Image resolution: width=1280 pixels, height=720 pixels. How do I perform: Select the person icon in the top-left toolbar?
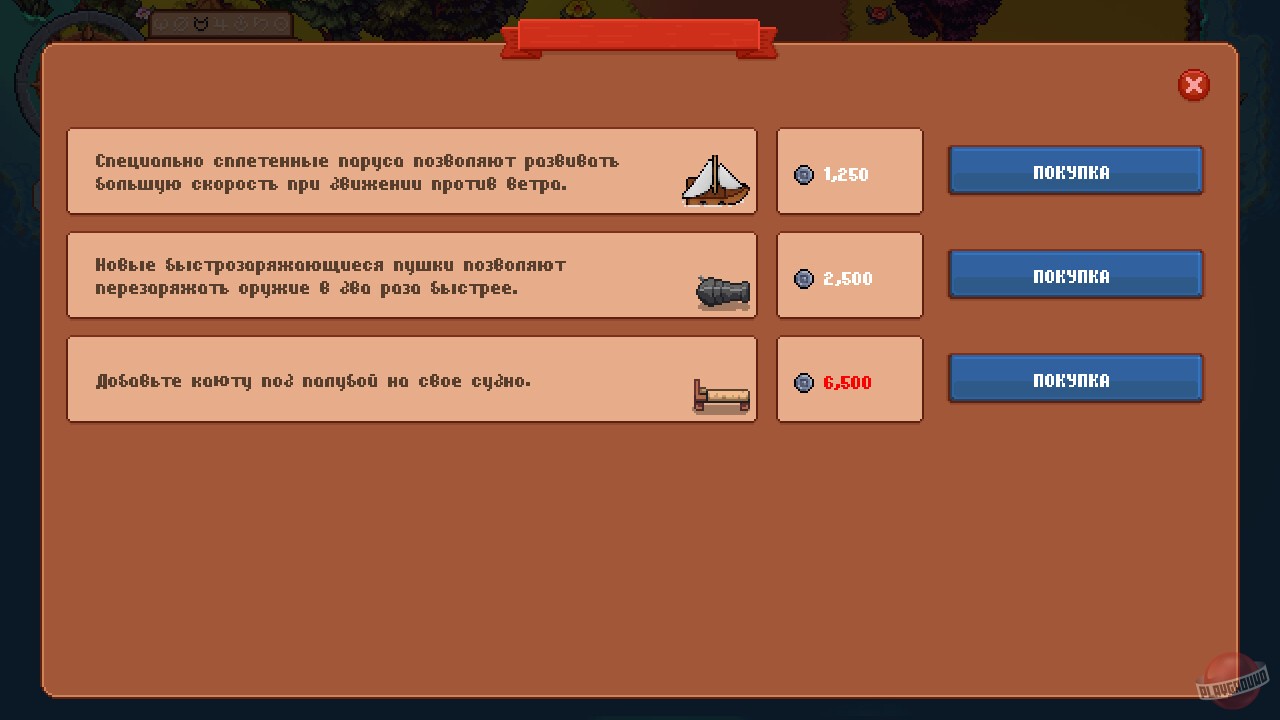point(241,25)
